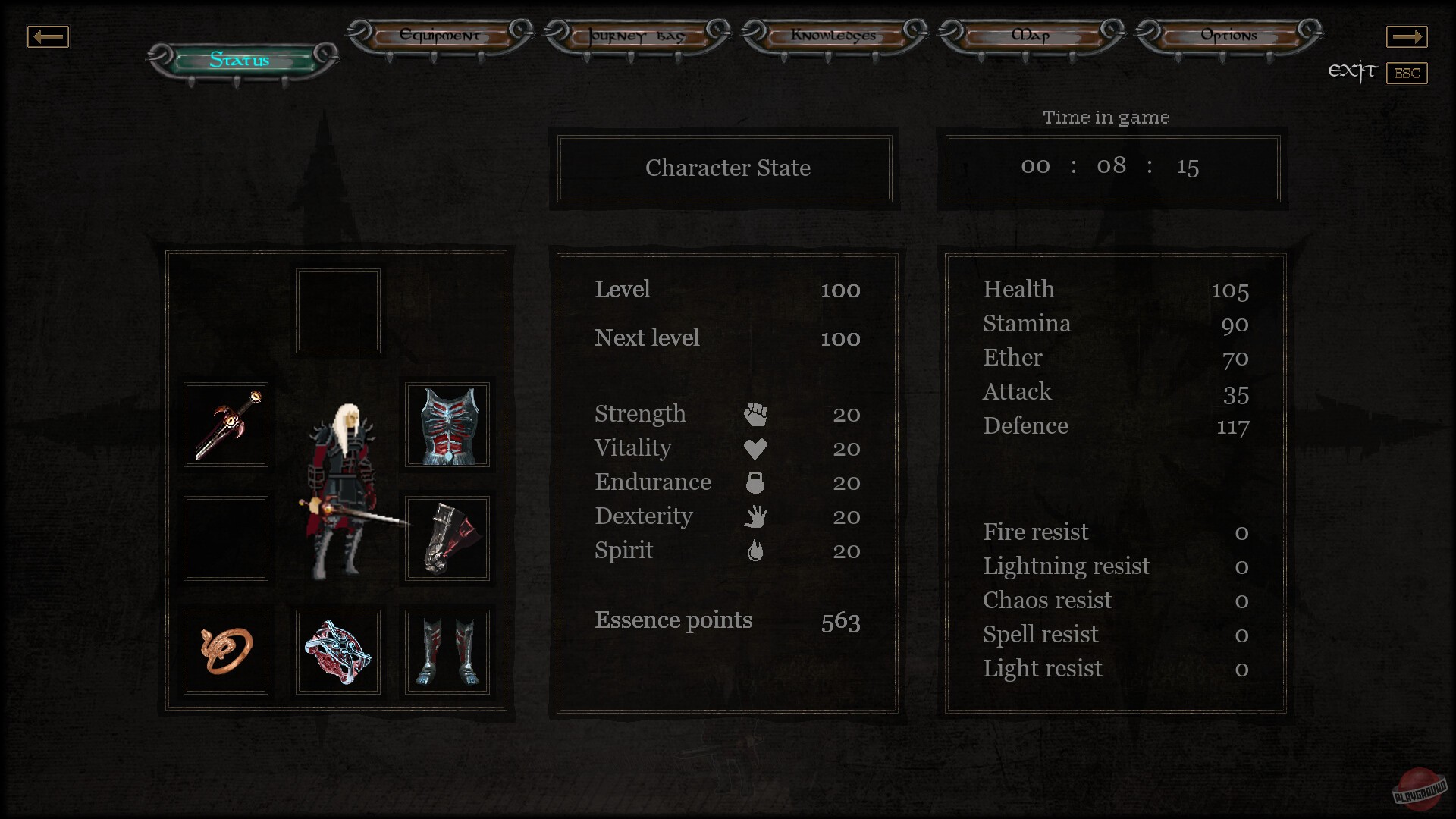Viewport: 1456px width, 819px height.
Task: Click the Vitality heart icon
Action: tap(756, 448)
